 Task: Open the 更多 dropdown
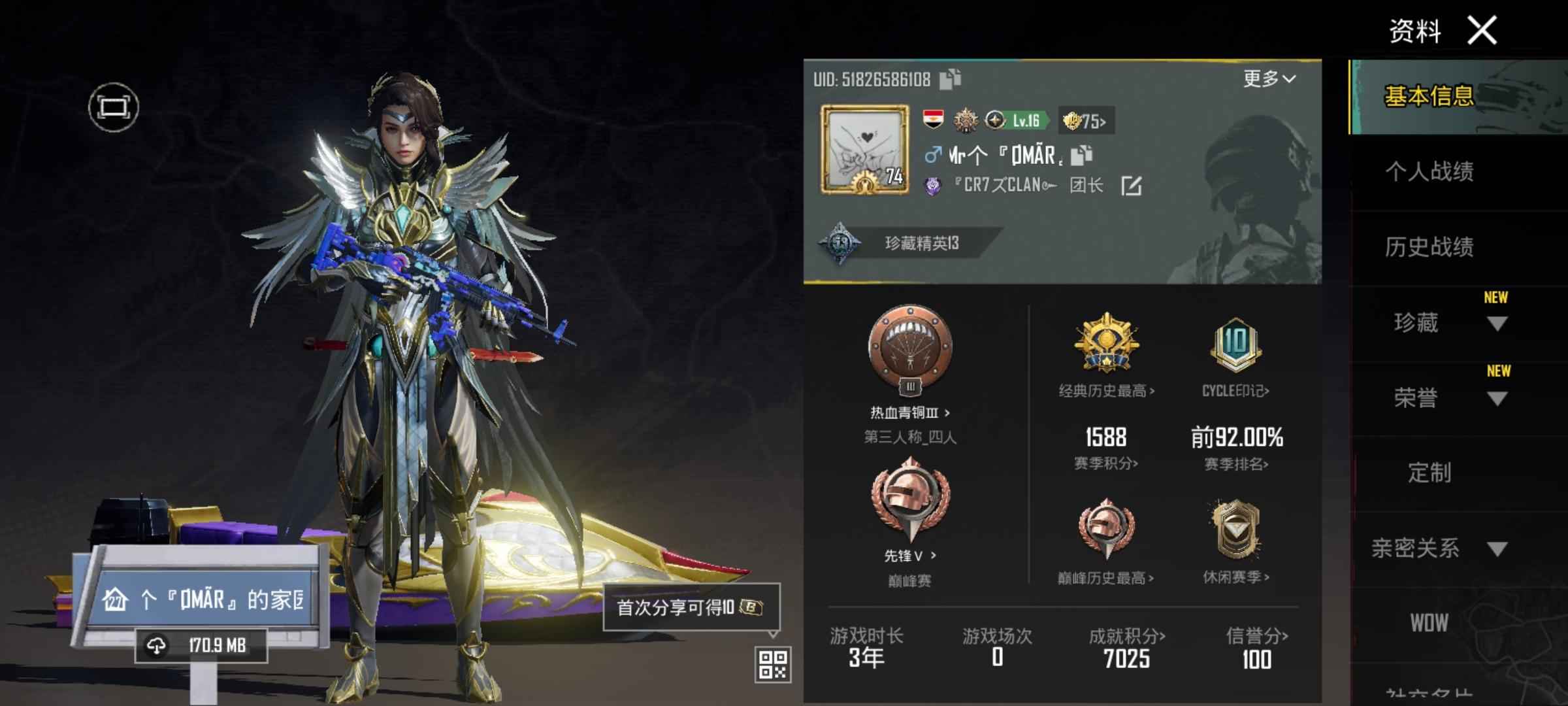pos(1269,79)
